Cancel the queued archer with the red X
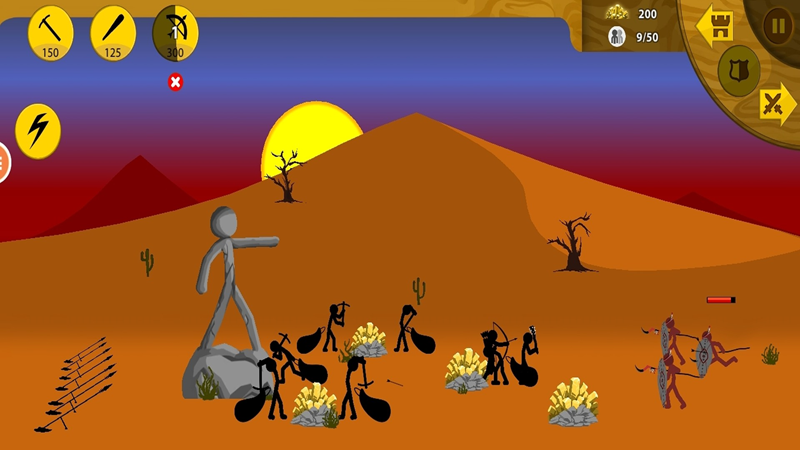Screen dimensions: 800x450 (x=176, y=82)
